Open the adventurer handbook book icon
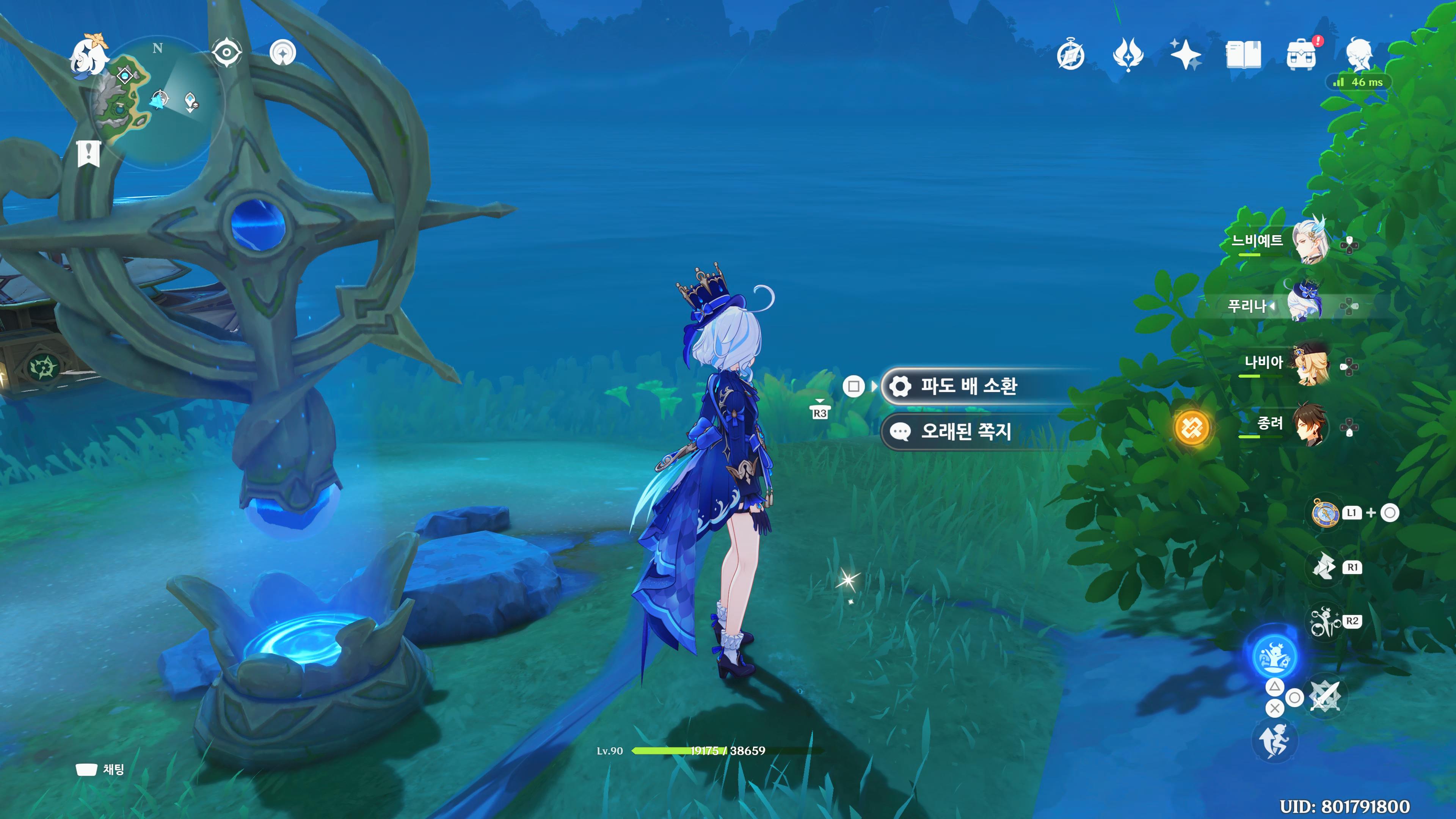 pyautogui.click(x=1244, y=55)
